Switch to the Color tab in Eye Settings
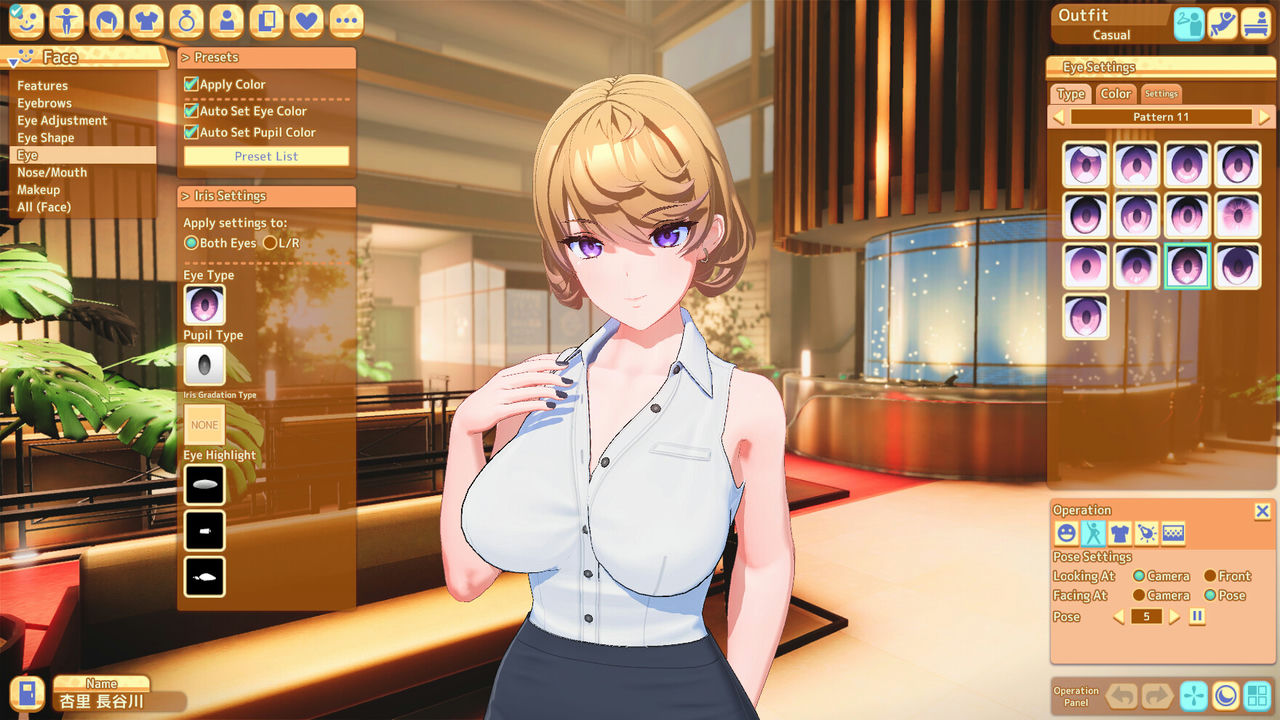 [1115, 93]
